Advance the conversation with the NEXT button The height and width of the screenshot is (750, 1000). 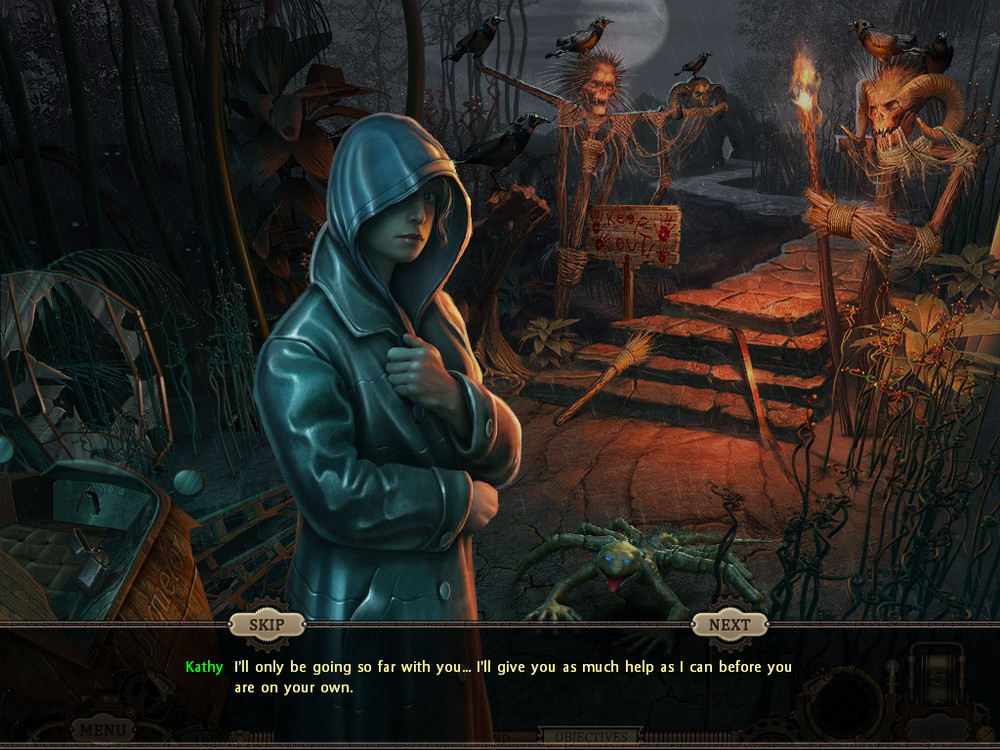click(x=729, y=625)
